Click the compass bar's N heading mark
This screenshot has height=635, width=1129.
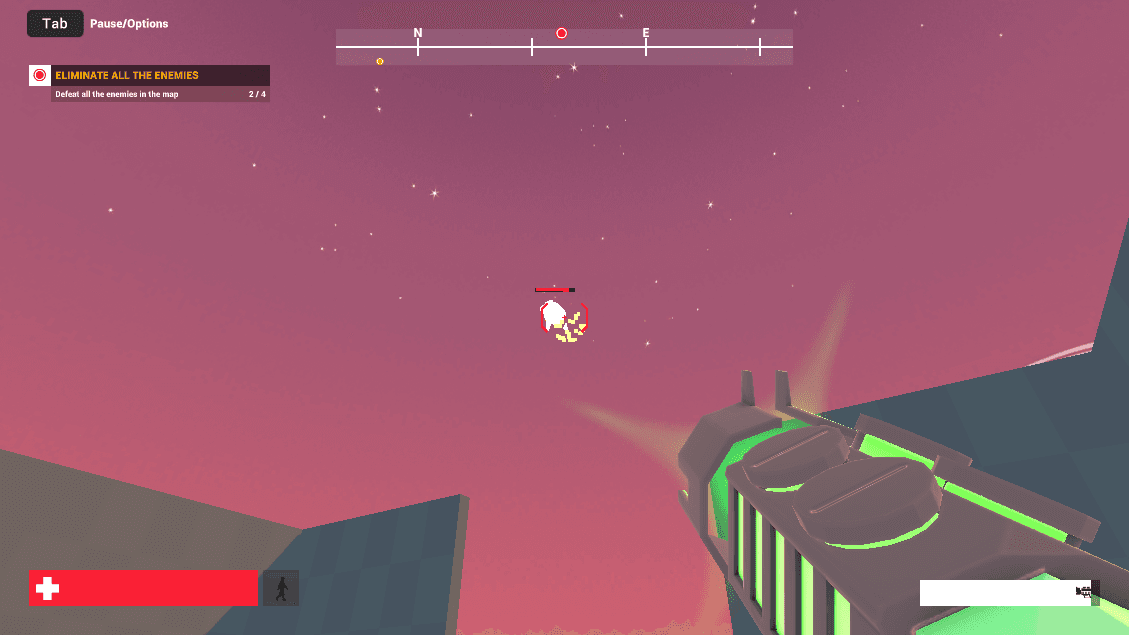(x=418, y=33)
